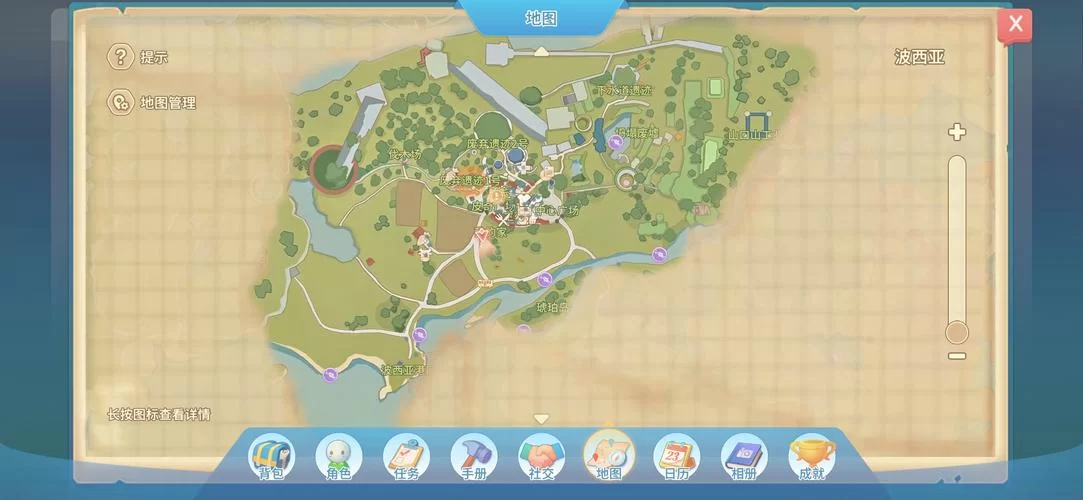The image size is (1083, 500).
Task: Switch to the 角色 character tab
Action: coord(339,458)
